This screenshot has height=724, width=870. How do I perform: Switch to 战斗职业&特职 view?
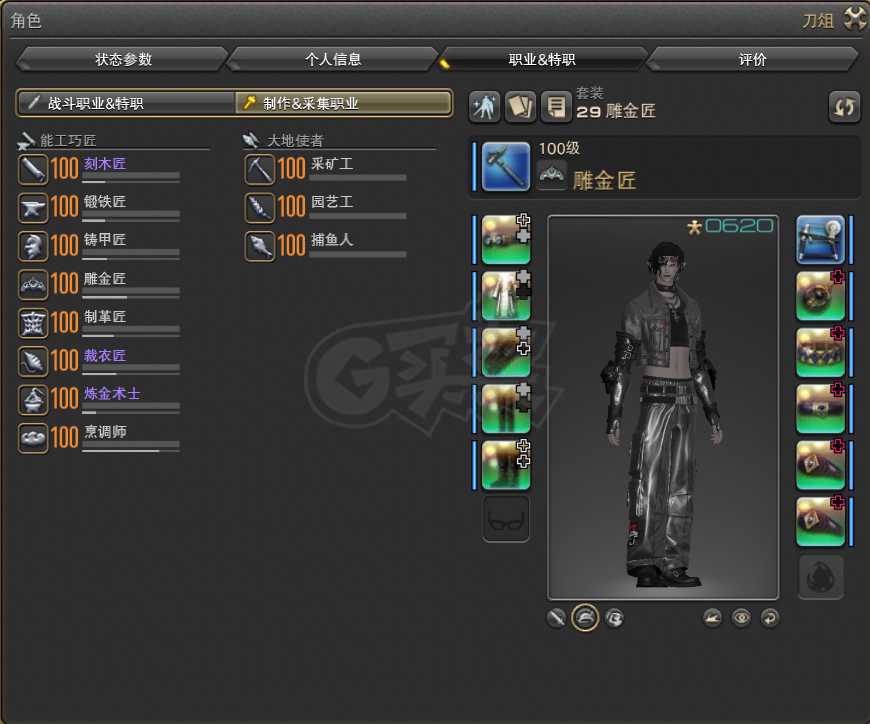126,103
